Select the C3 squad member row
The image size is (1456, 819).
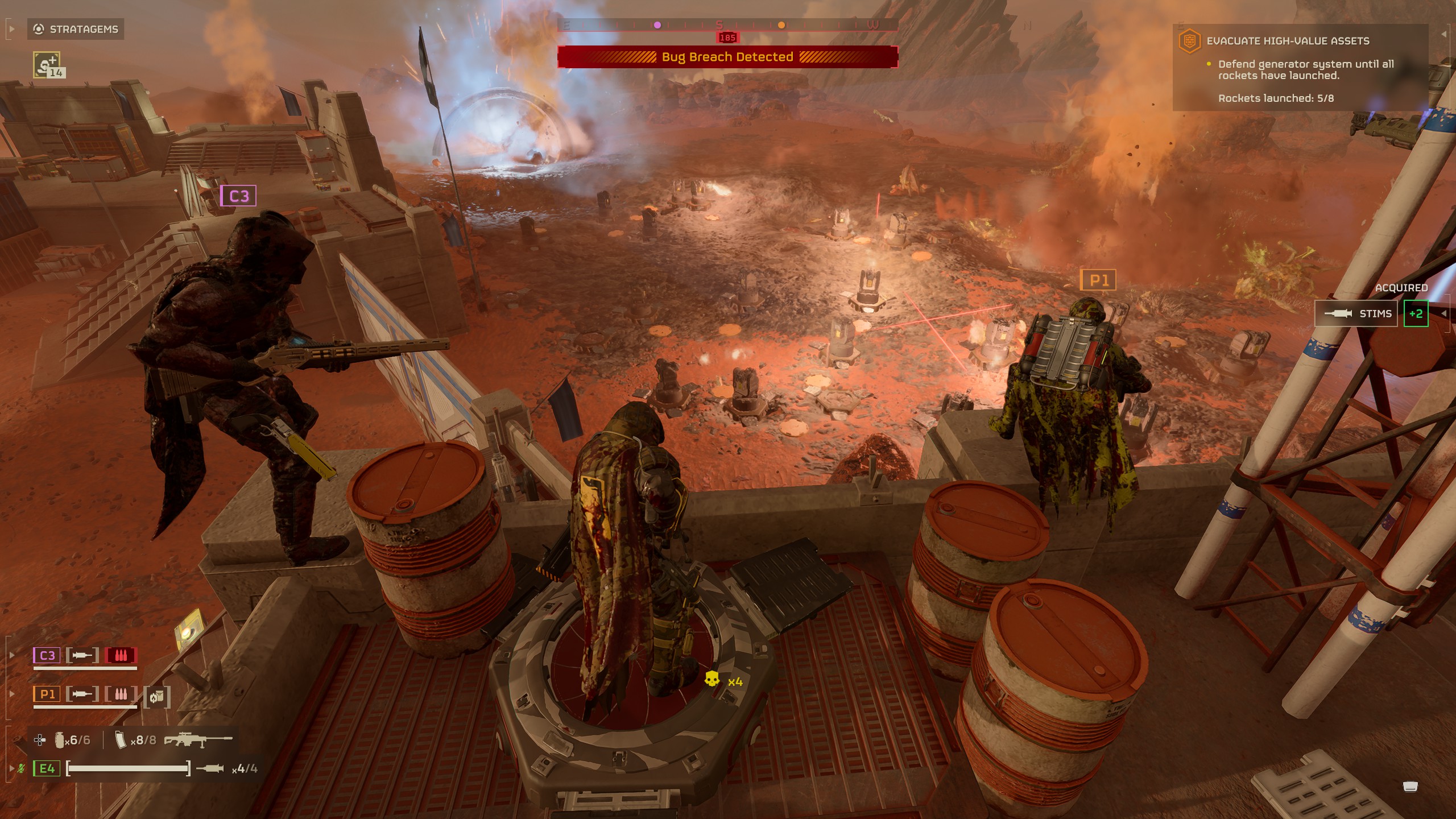(85, 656)
